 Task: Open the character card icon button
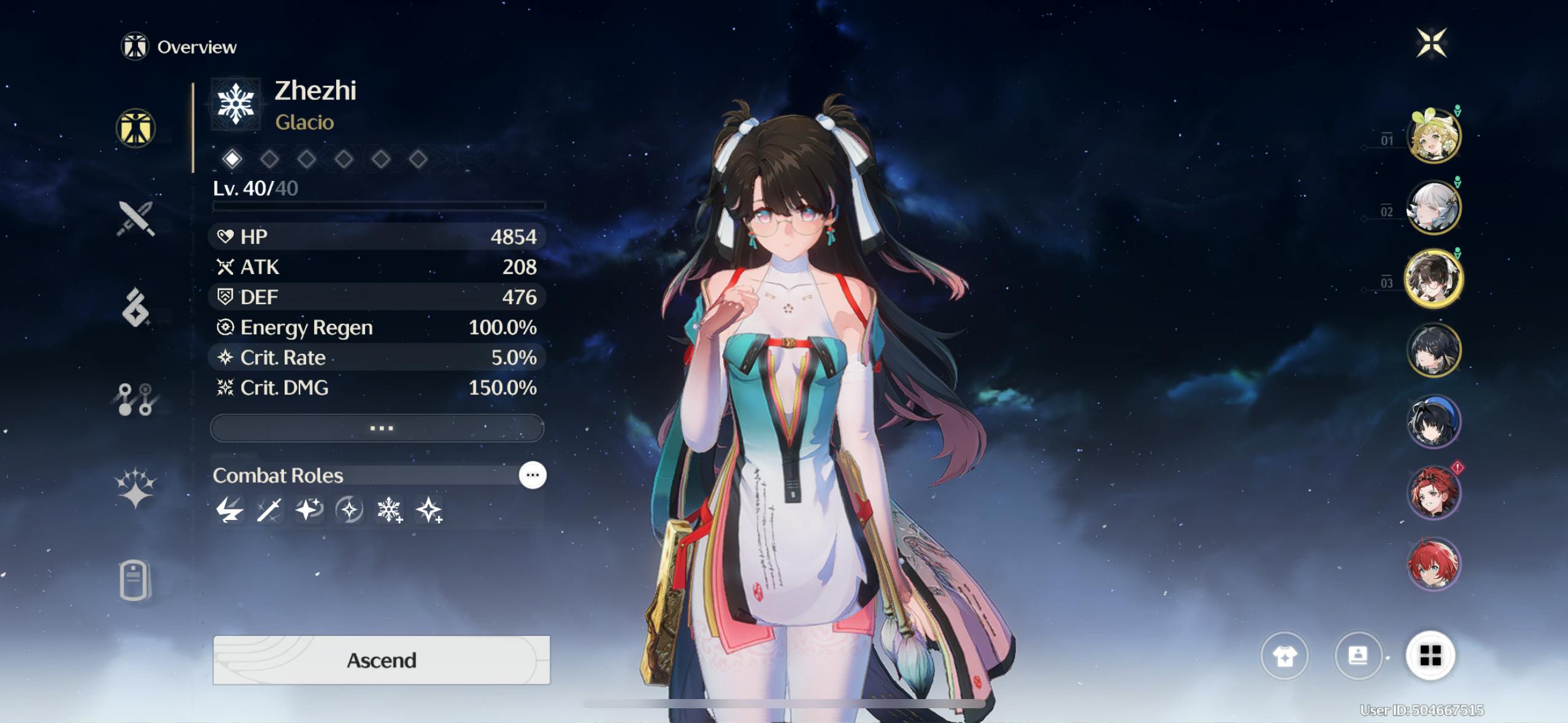pos(1358,656)
